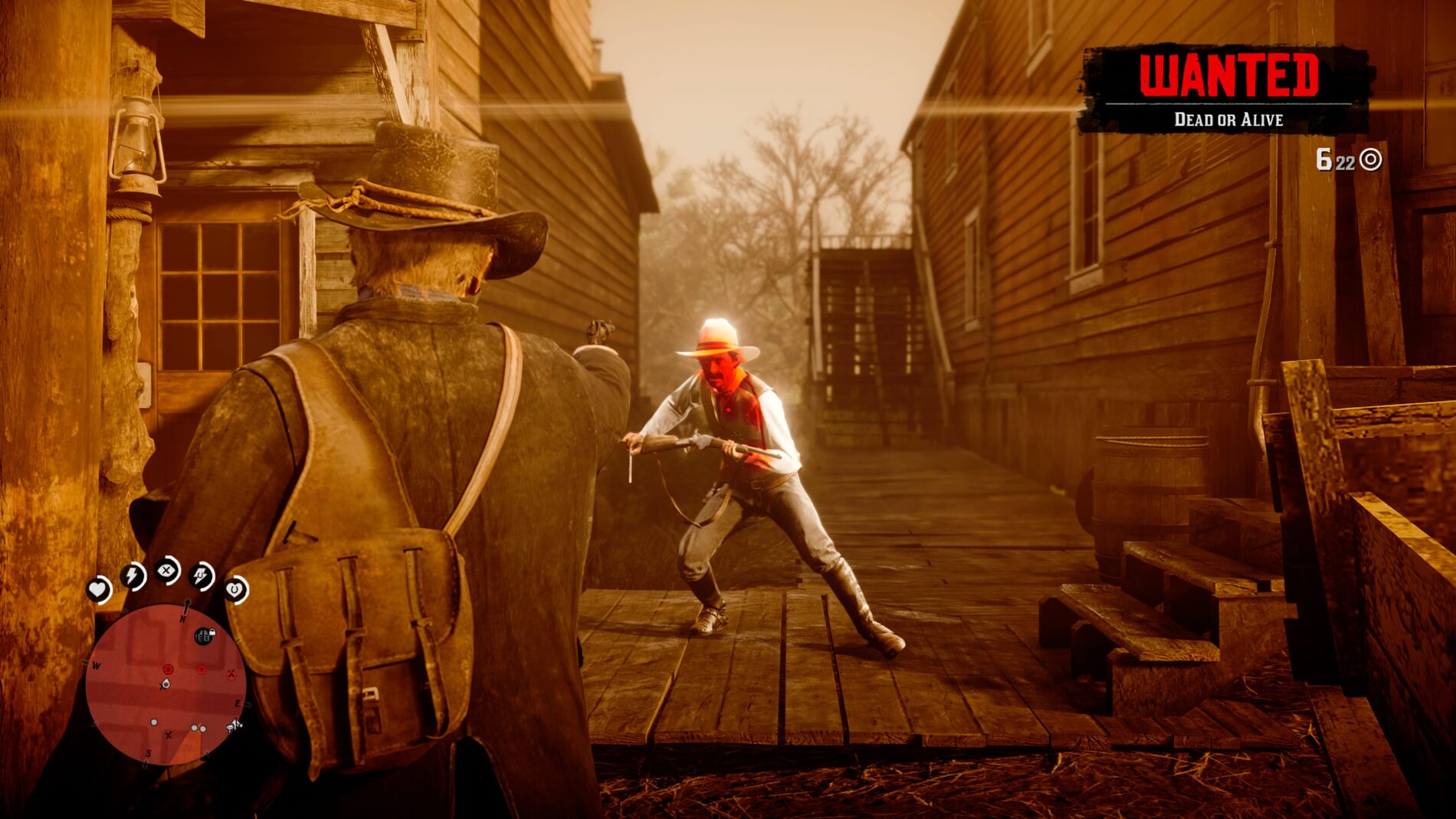Viewport: 1456px width, 819px height.
Task: Click the Dead or Alive label
Action: (x=1228, y=117)
